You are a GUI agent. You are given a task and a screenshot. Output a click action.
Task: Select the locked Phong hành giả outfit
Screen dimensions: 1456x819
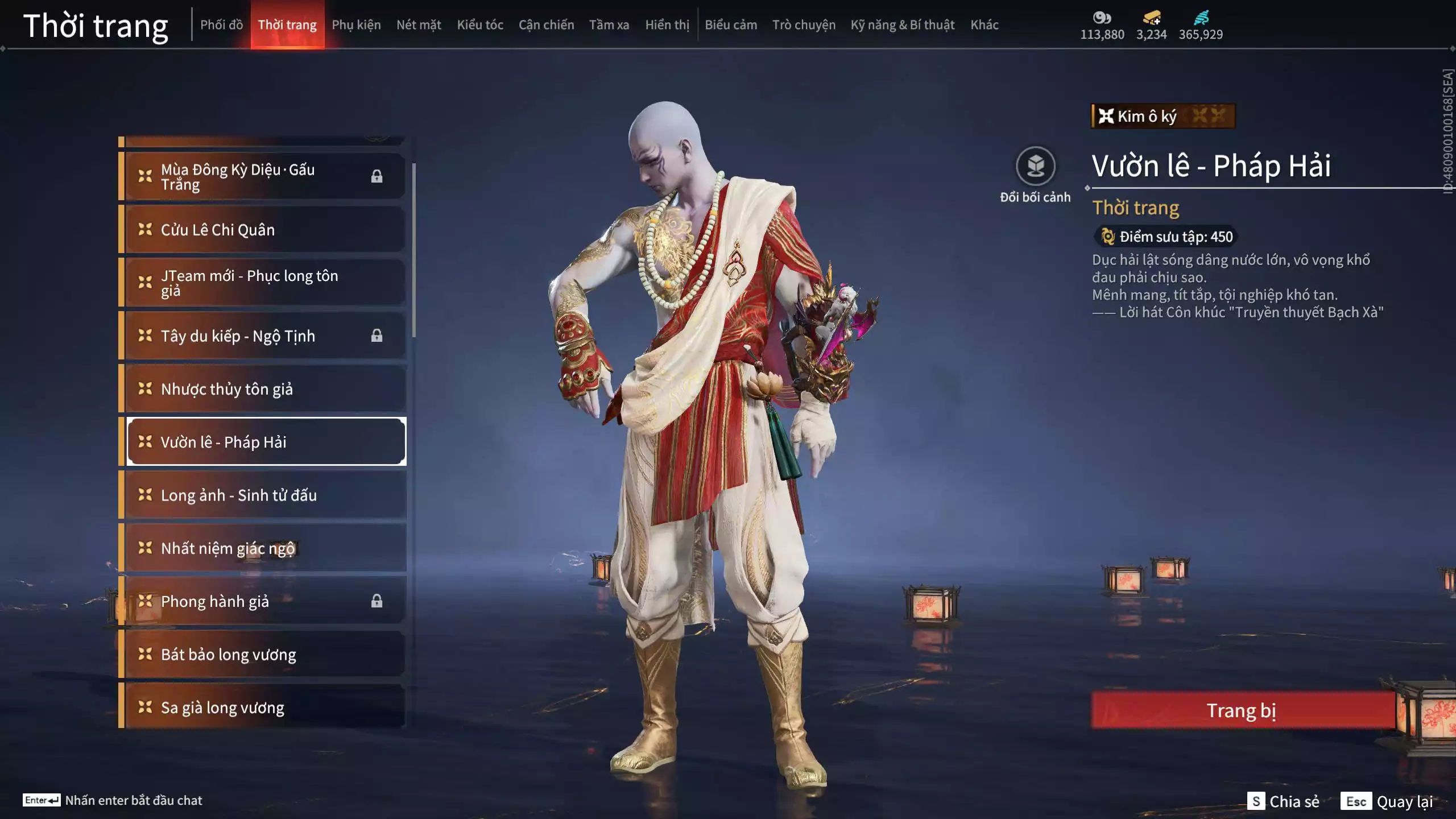265,601
